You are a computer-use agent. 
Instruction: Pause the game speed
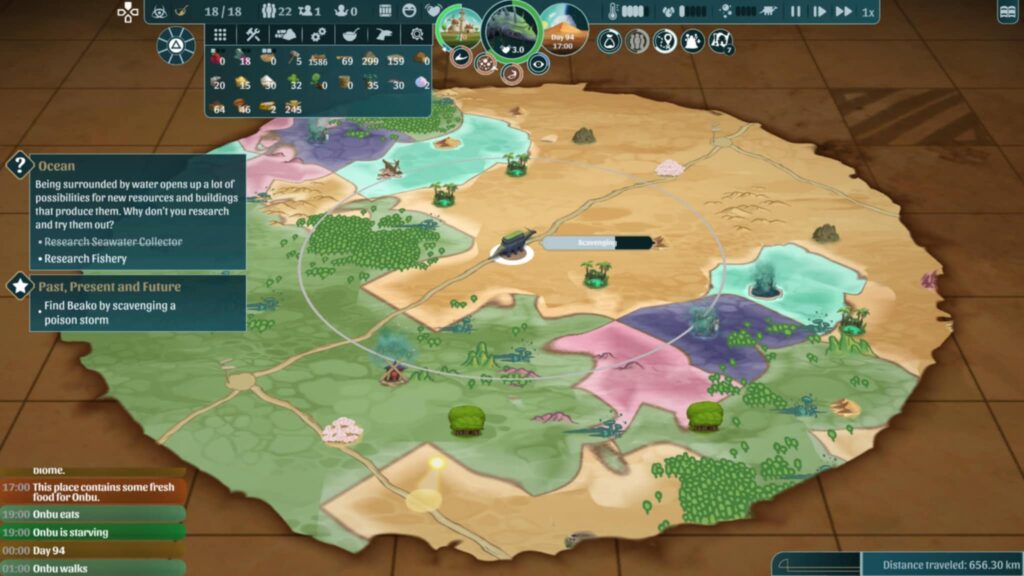point(796,12)
